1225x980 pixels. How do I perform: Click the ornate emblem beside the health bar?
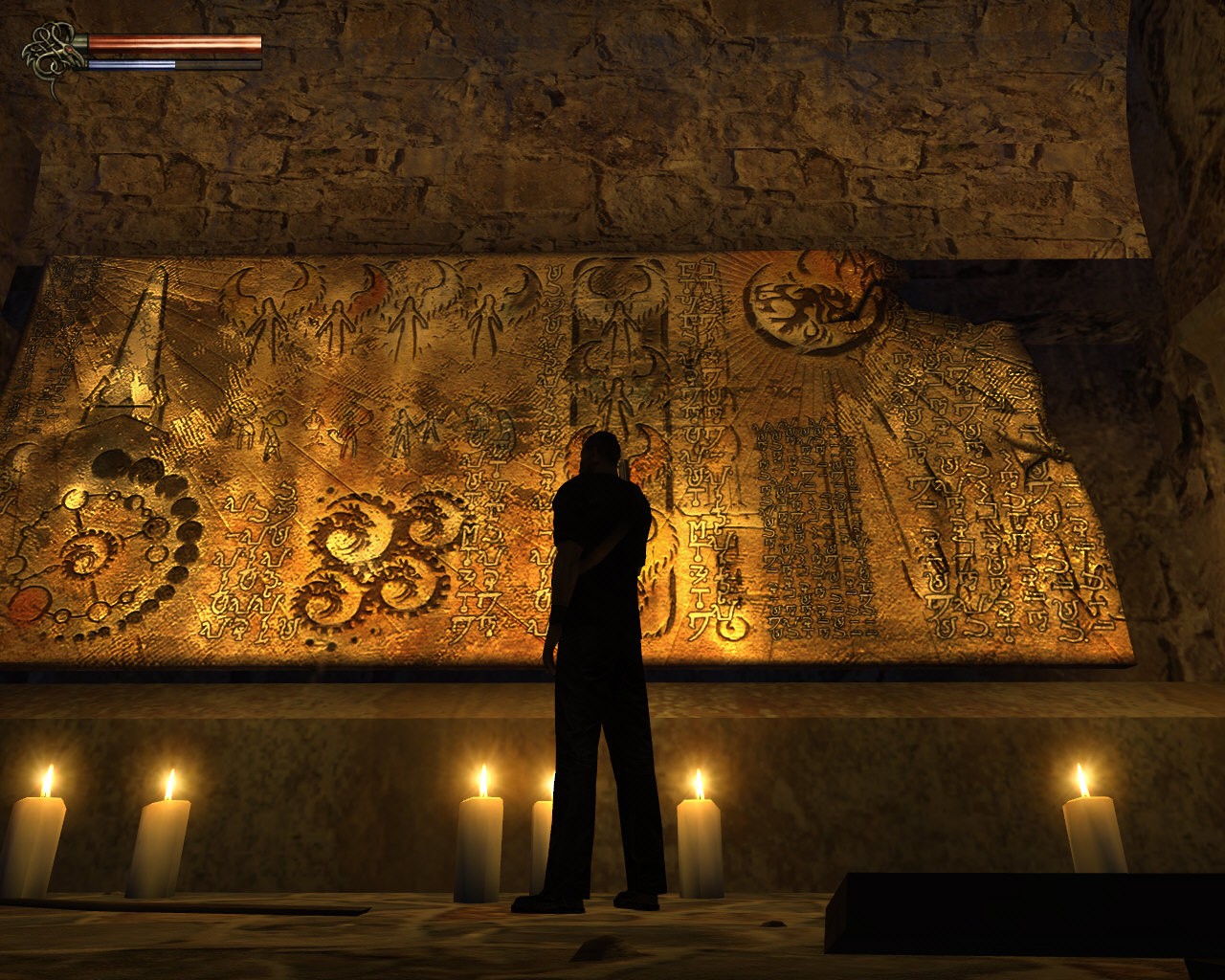tap(52, 54)
